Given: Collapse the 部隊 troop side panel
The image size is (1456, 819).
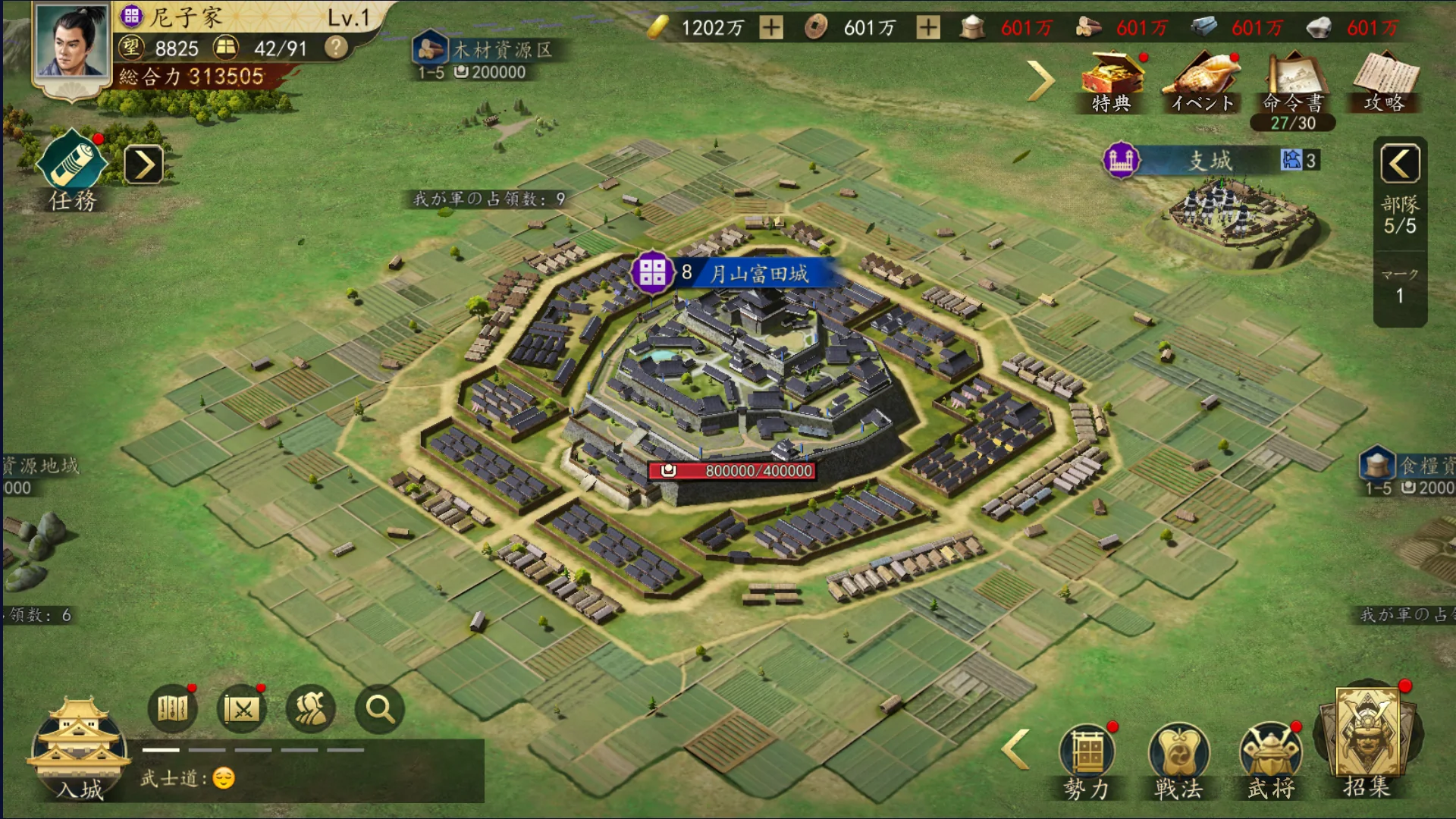Looking at the screenshot, I should [x=1400, y=163].
